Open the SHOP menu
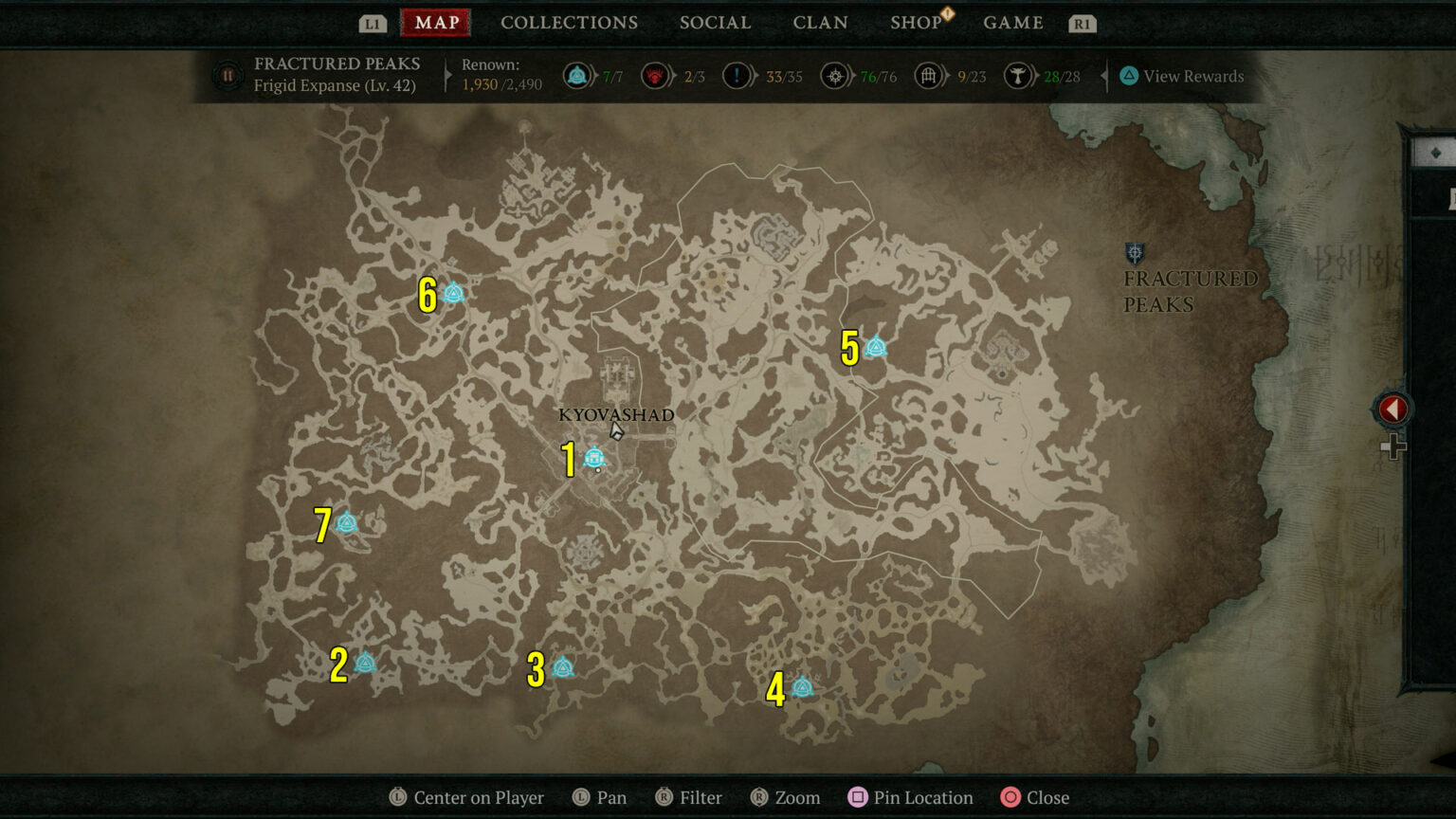The image size is (1456, 819). pyautogui.click(x=916, y=22)
